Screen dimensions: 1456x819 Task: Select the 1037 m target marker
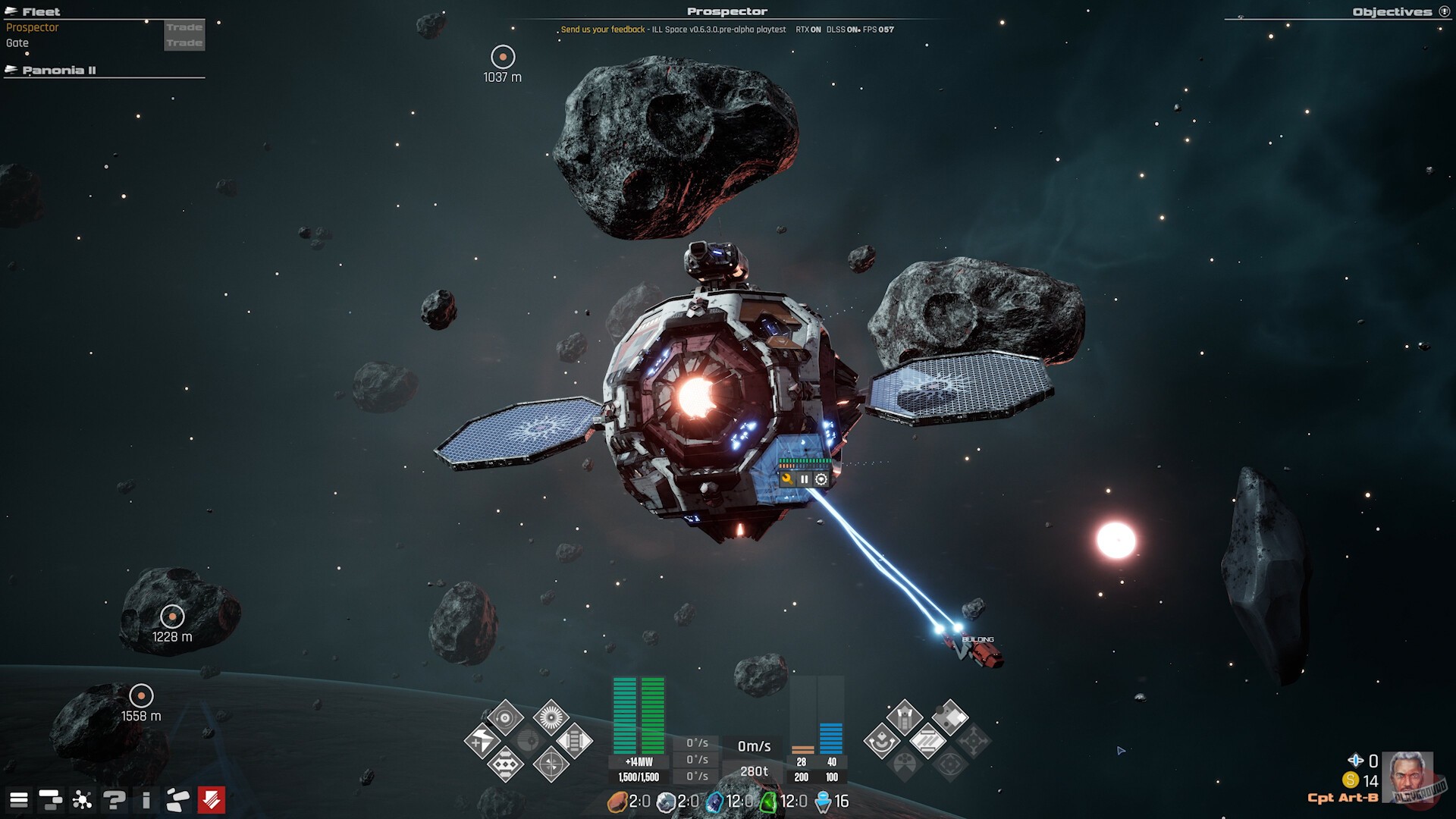click(x=503, y=57)
